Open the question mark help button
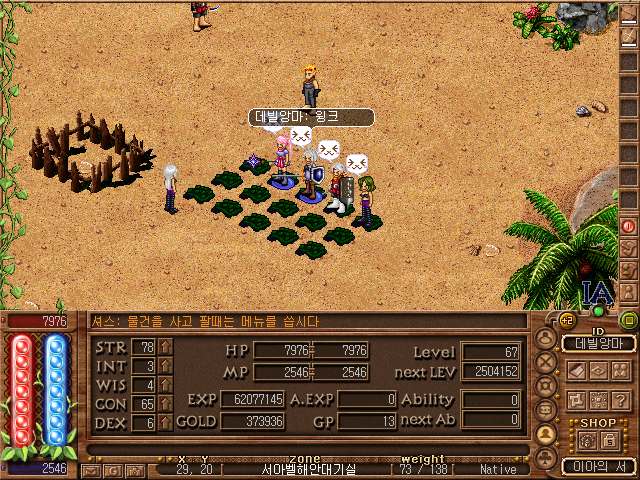 coord(623,400)
